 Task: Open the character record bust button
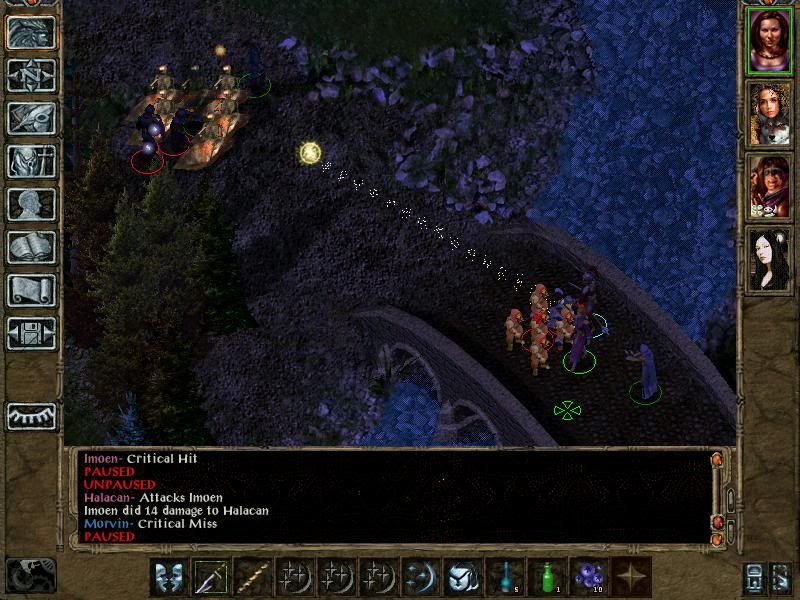(31, 204)
